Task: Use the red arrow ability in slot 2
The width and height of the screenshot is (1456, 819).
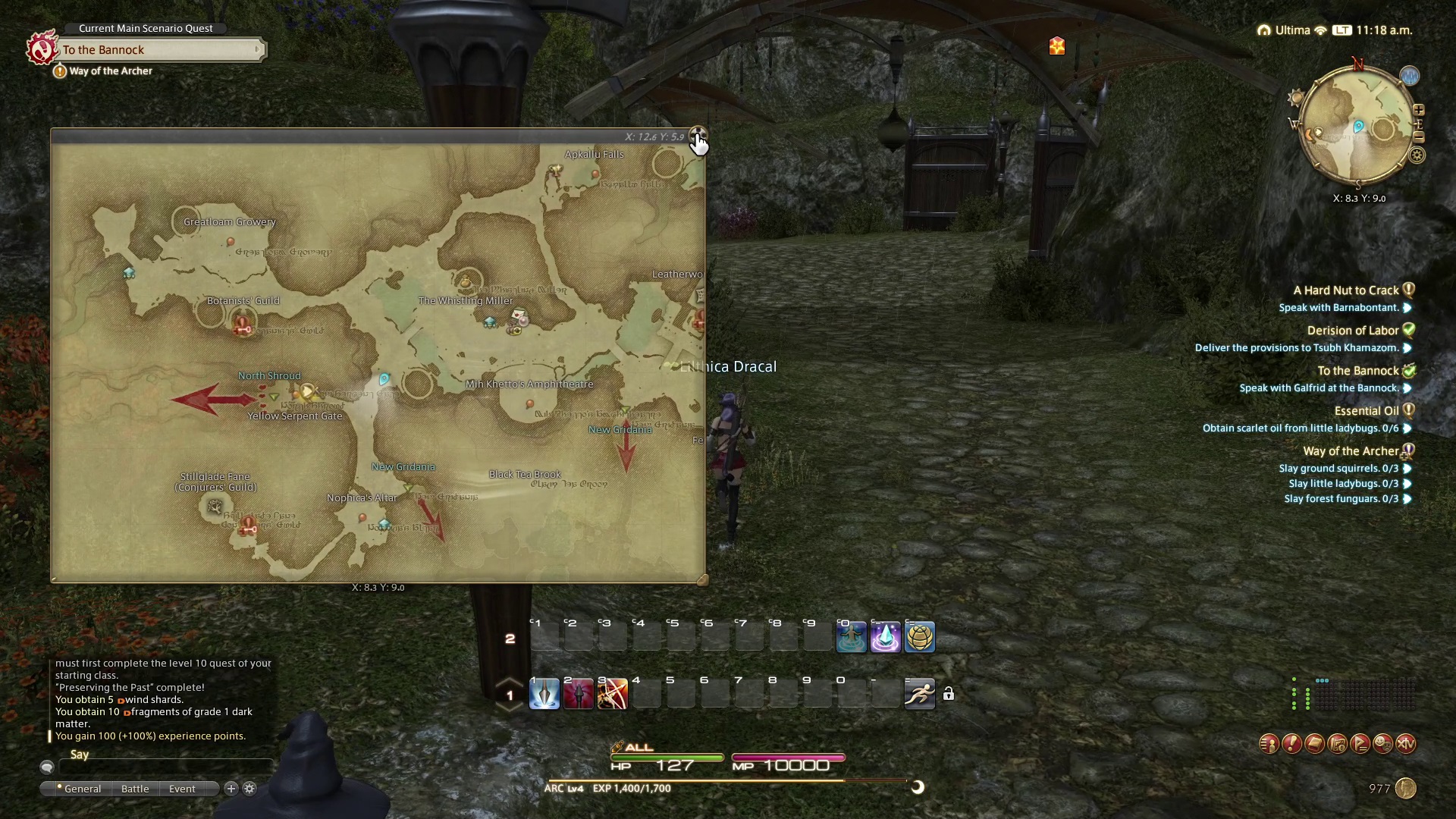Action: point(578,694)
